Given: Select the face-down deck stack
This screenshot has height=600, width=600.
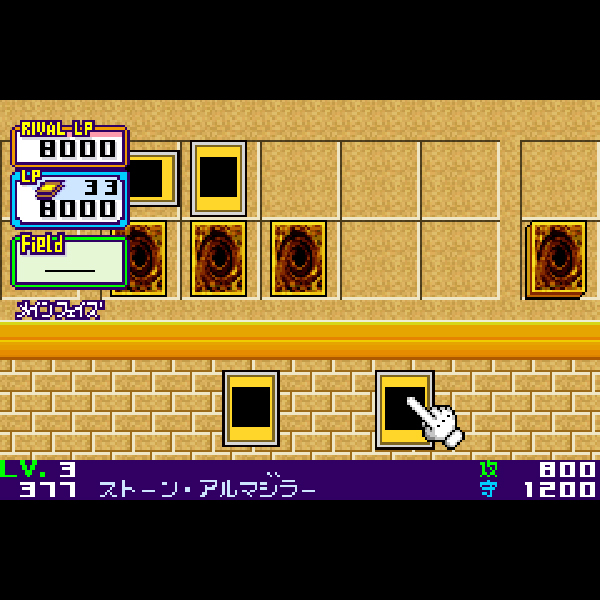Looking at the screenshot, I should pyautogui.click(x=556, y=258).
